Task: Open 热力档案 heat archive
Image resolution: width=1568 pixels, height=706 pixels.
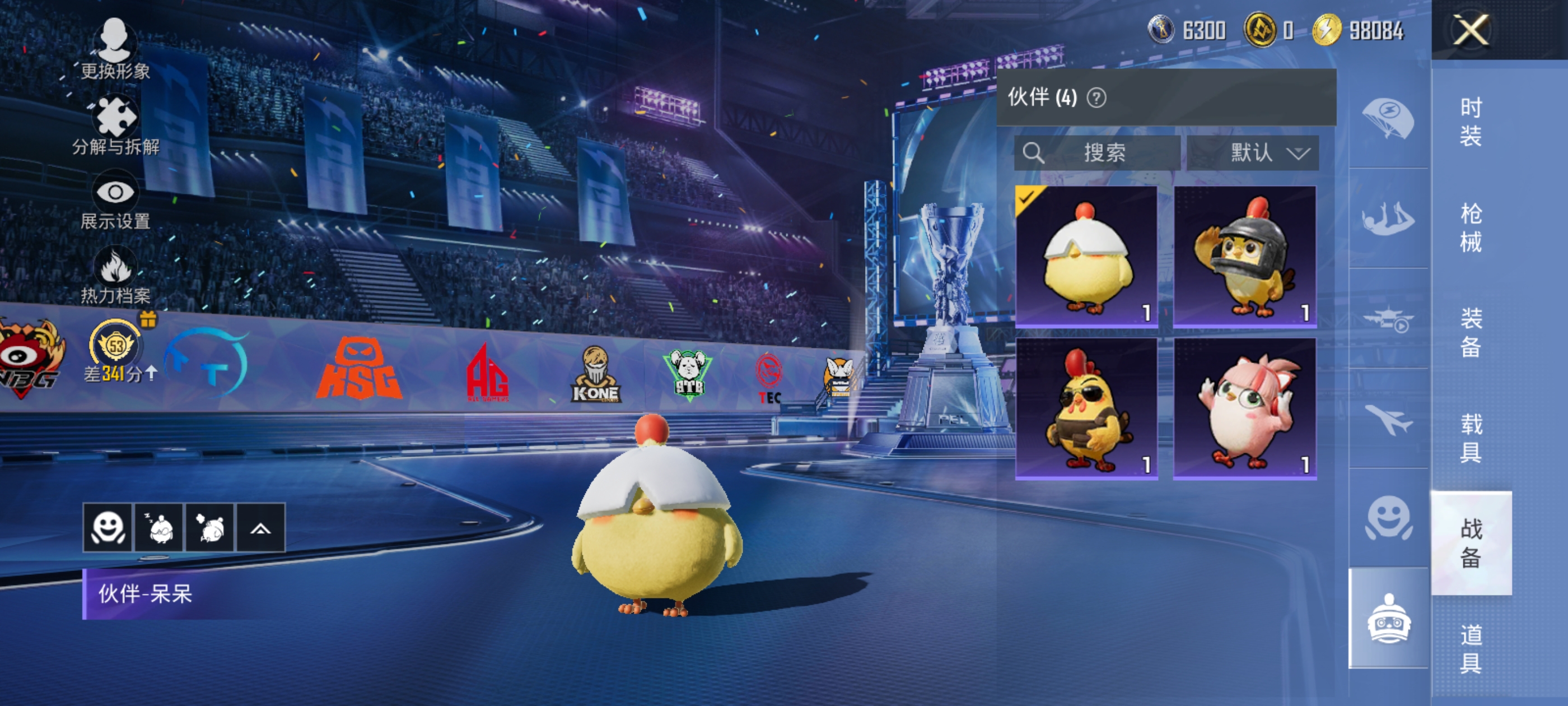Action: pos(115,276)
